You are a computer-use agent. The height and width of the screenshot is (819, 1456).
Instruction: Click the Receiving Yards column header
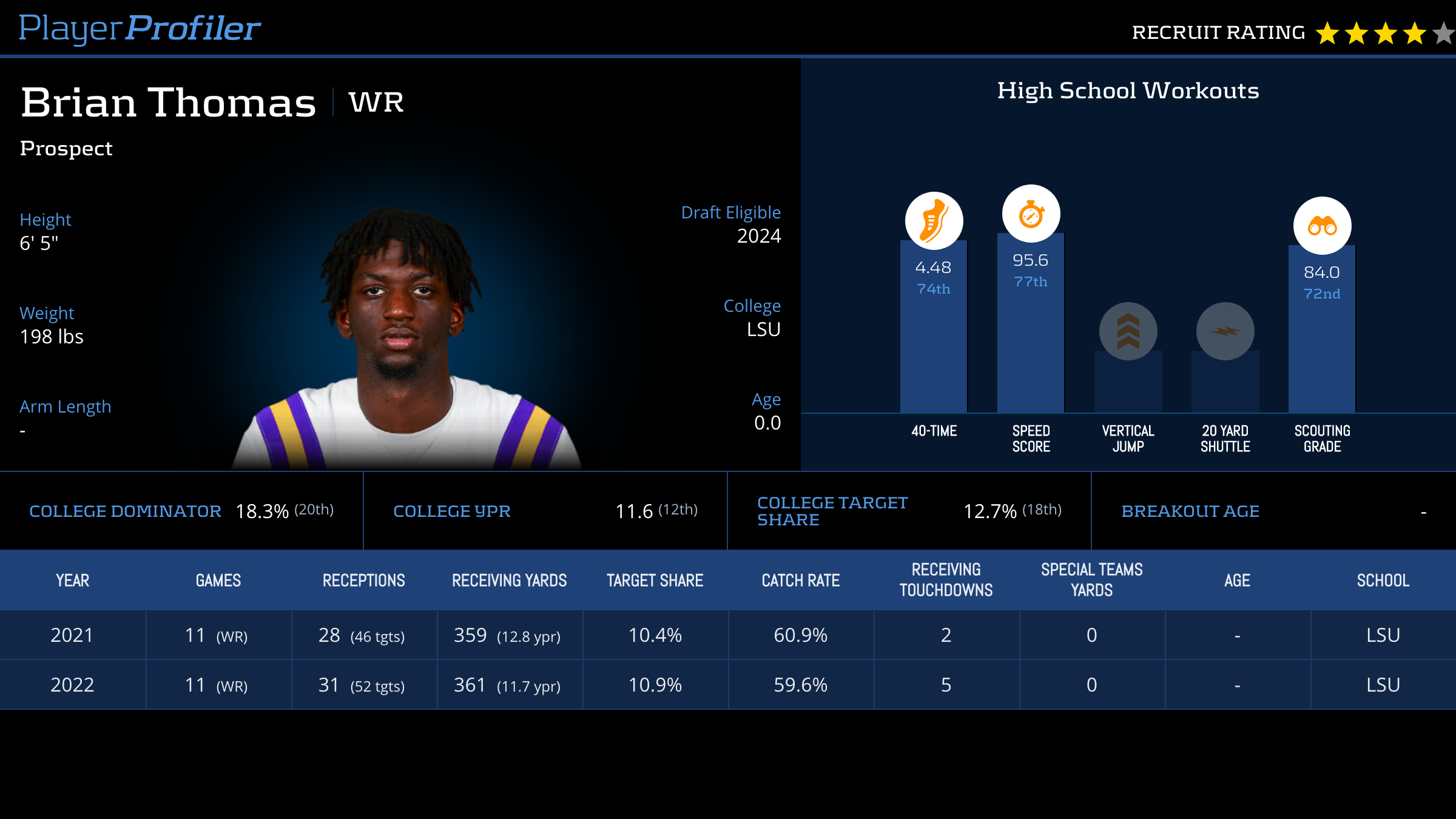[510, 581]
